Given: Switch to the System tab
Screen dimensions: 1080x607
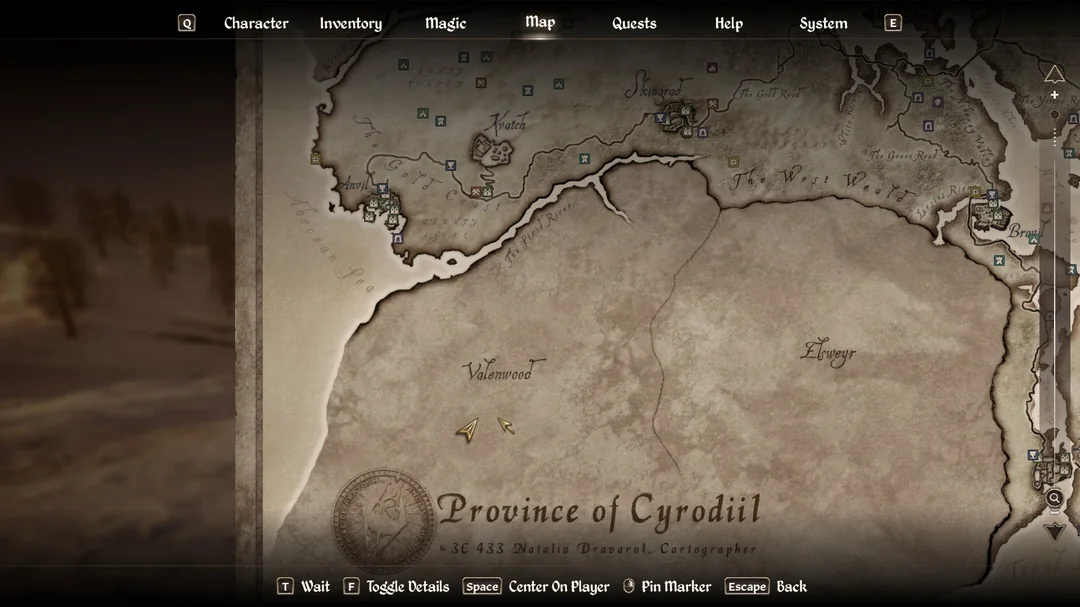Looking at the screenshot, I should [823, 23].
